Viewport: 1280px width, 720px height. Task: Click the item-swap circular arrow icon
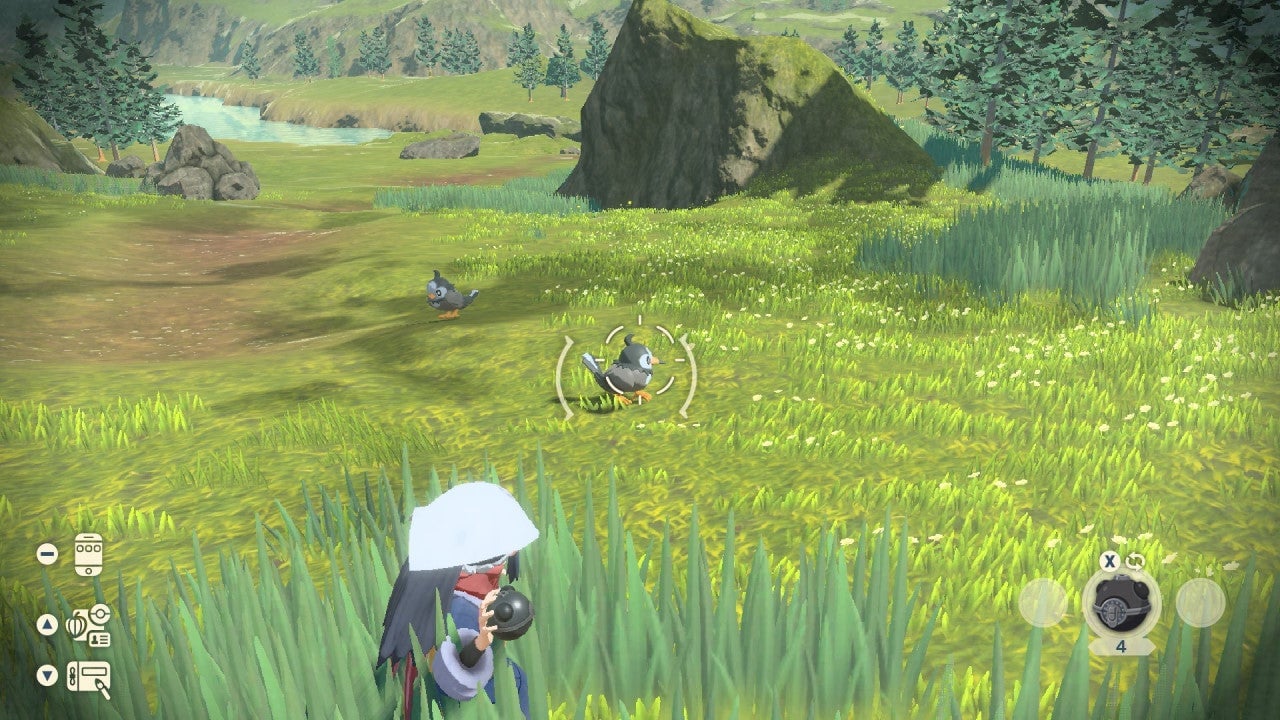1137,561
